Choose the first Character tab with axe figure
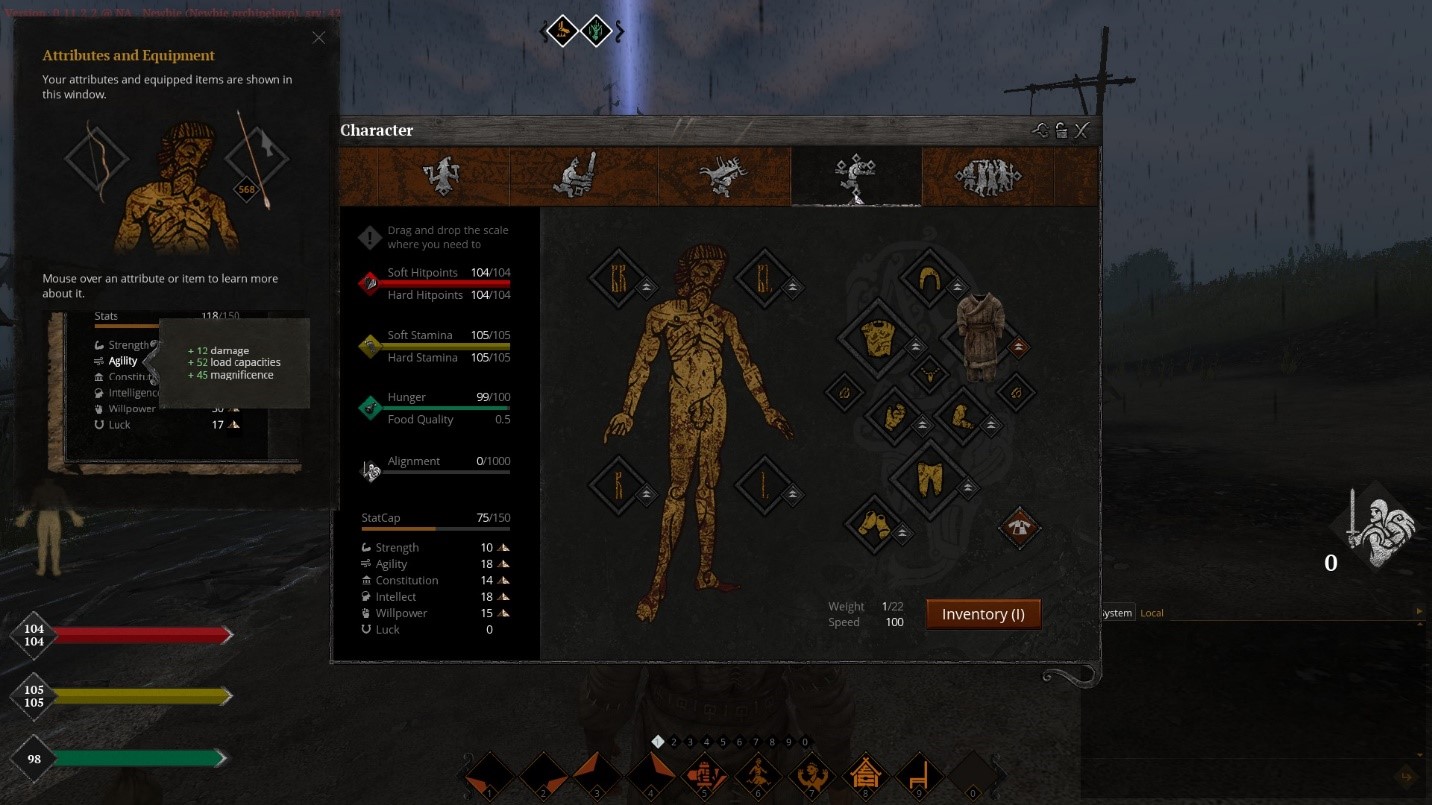 tap(440, 177)
